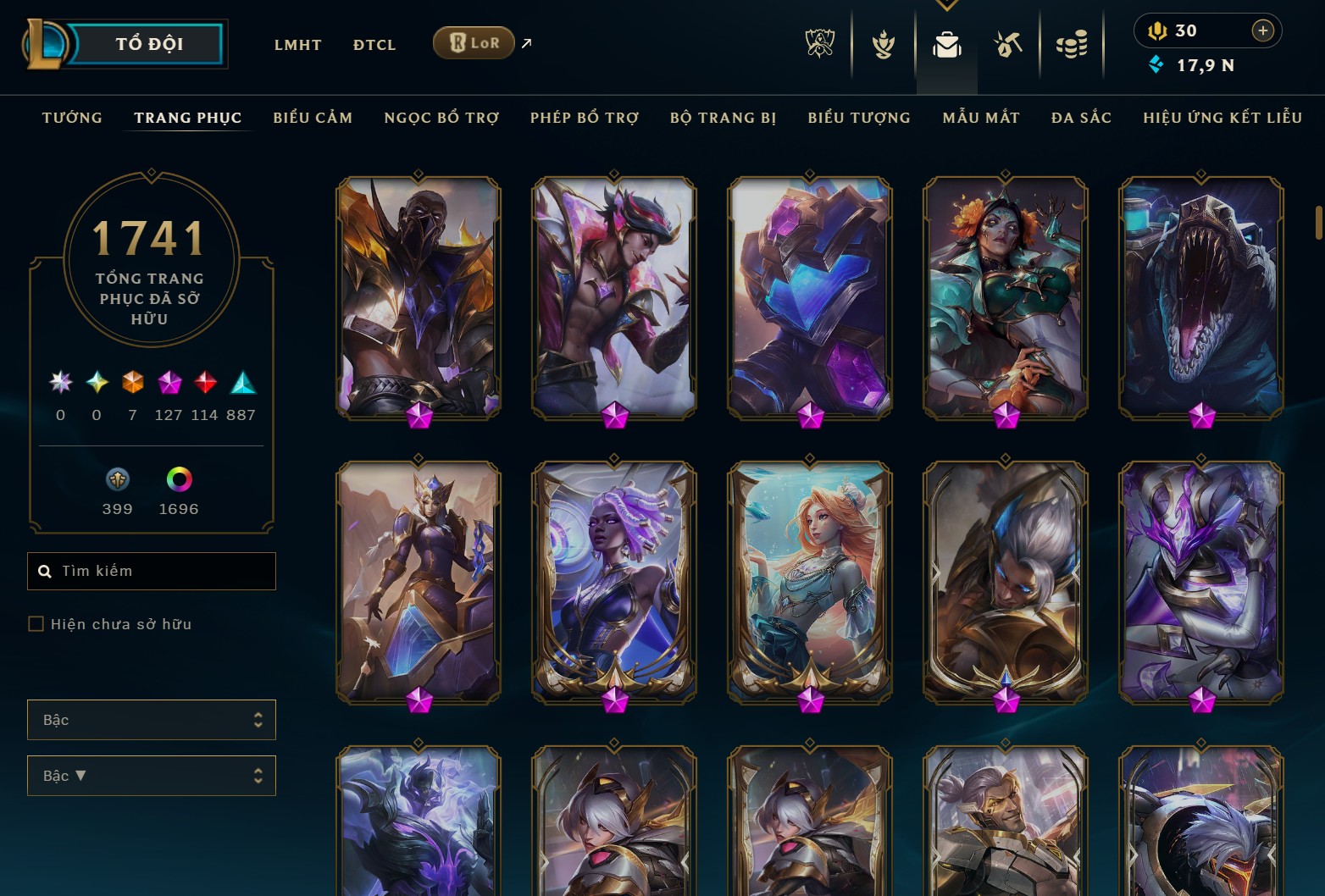Open the LoR external link
The width and height of the screenshot is (1325, 896).
coord(474,42)
